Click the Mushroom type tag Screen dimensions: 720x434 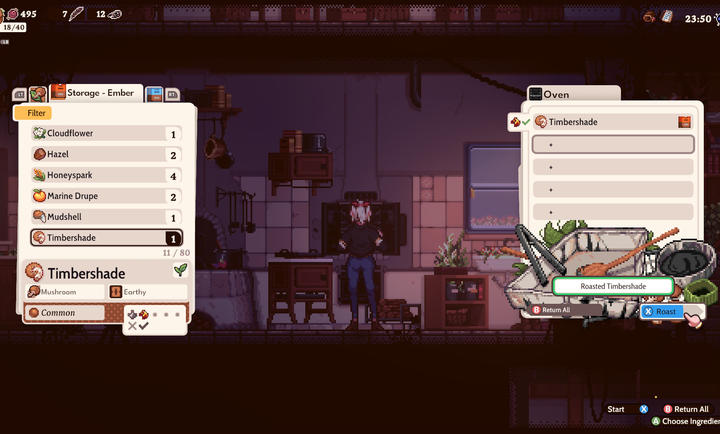click(x=65, y=292)
